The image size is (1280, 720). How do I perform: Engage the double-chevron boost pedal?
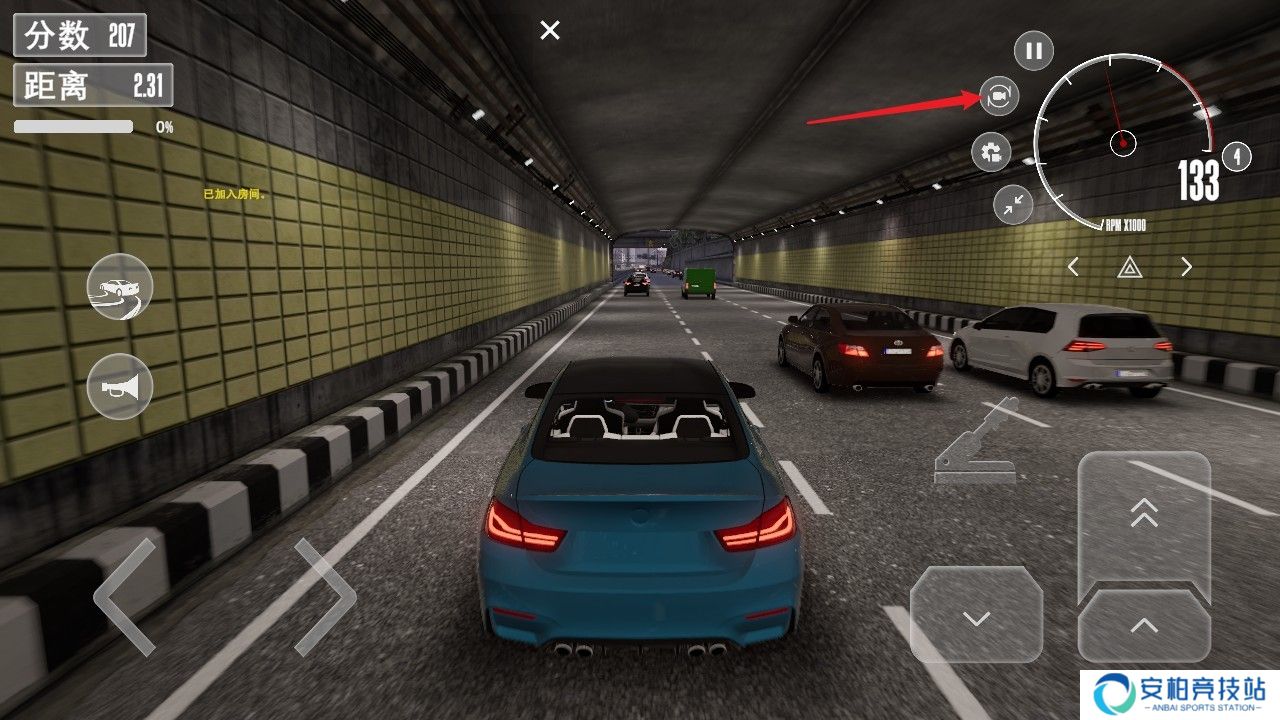[1144, 515]
